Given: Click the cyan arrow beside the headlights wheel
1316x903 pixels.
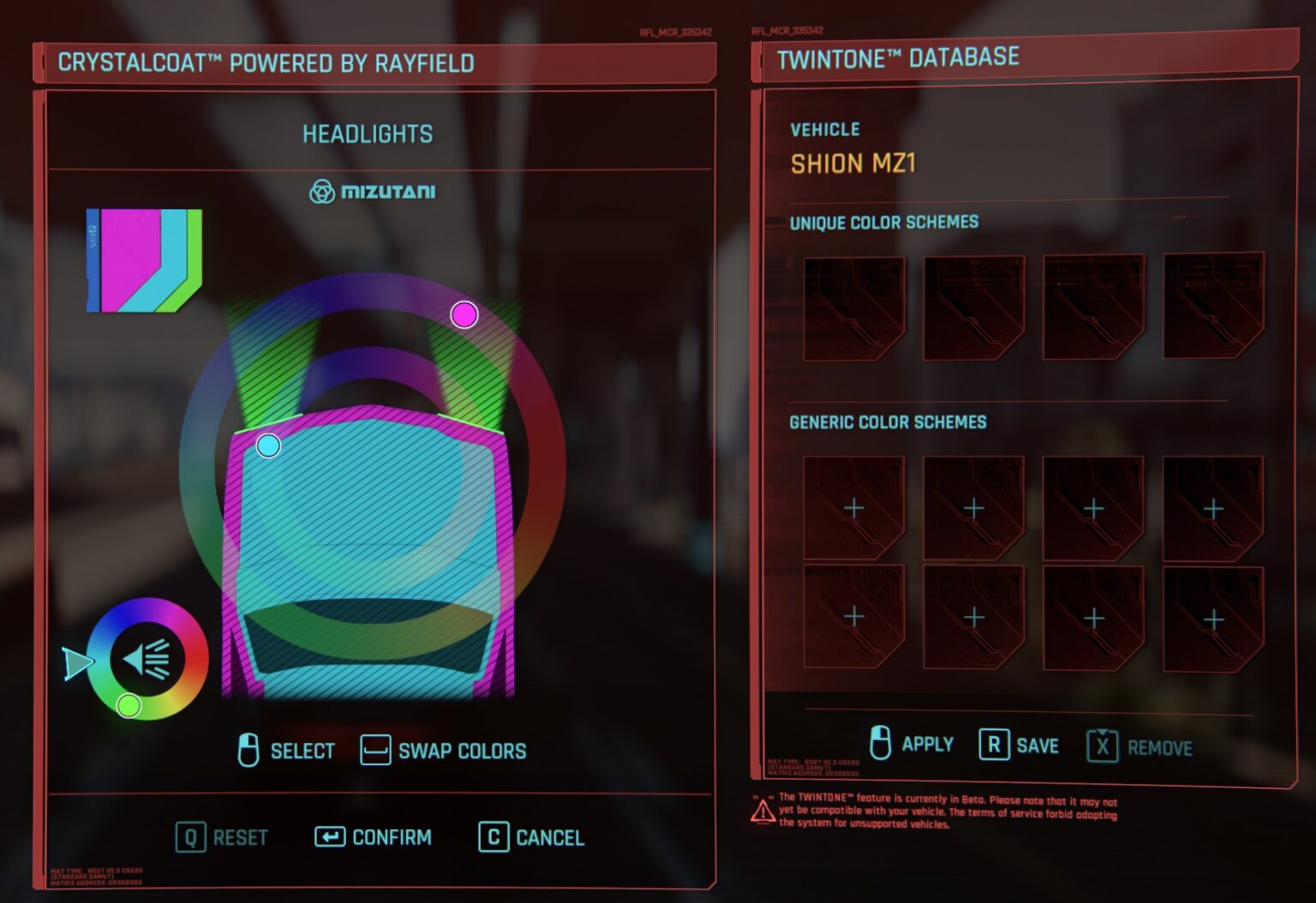Looking at the screenshot, I should [77, 663].
